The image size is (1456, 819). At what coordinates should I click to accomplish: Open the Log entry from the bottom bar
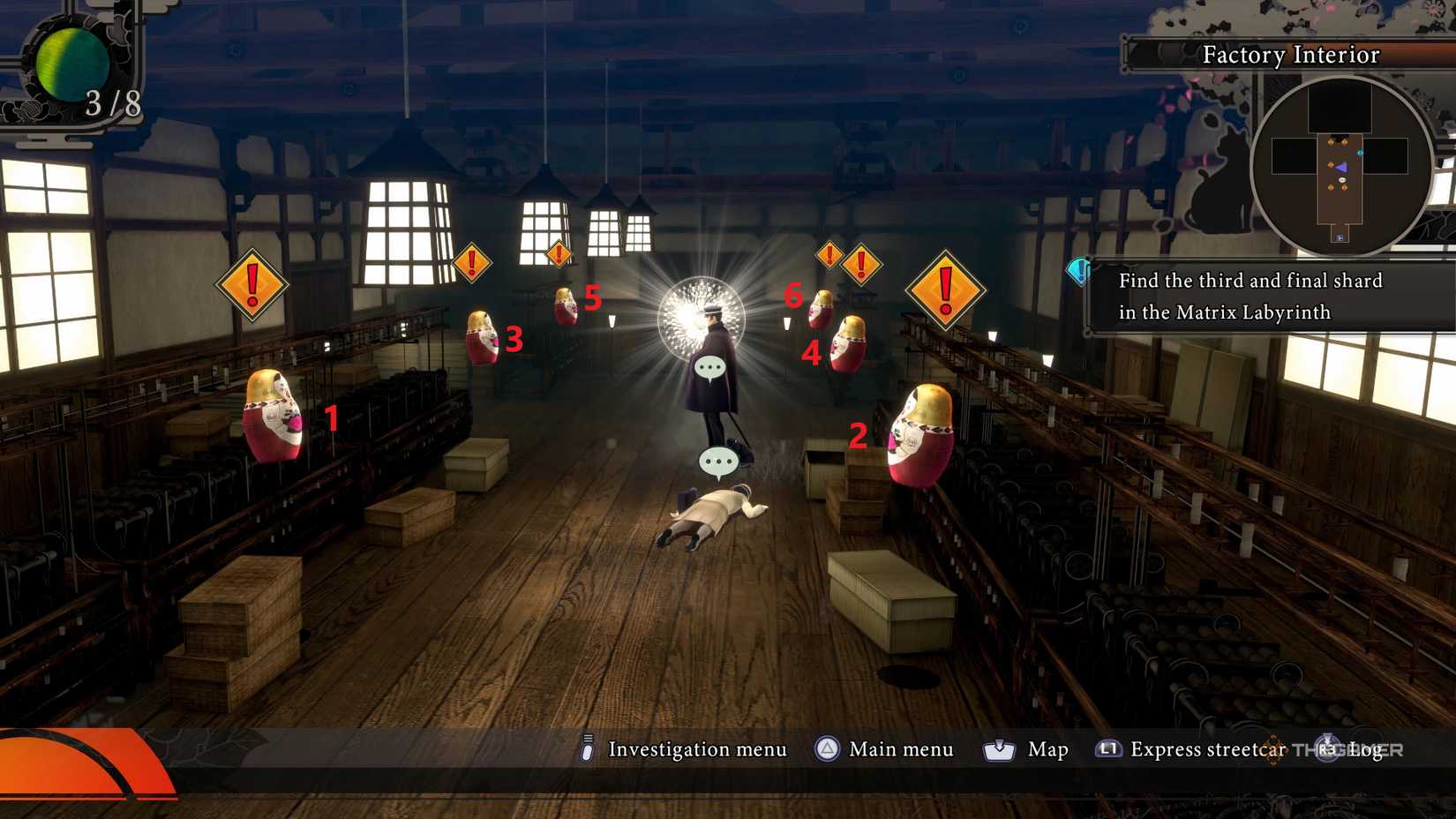(1363, 749)
